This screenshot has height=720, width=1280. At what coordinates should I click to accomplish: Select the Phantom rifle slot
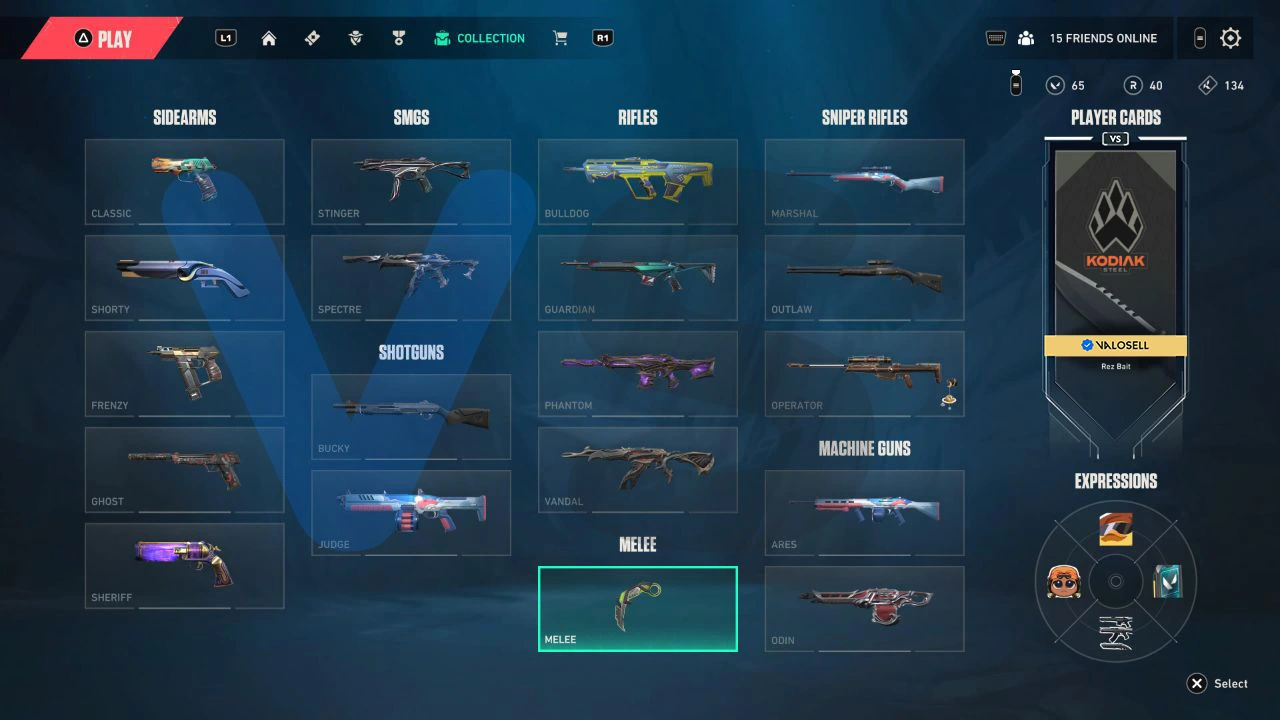638,373
